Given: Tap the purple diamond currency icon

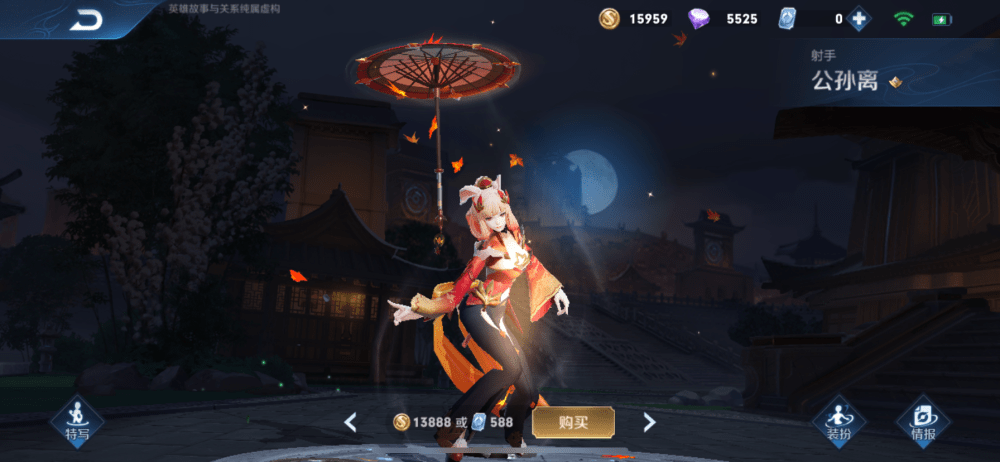Looking at the screenshot, I should [699, 19].
